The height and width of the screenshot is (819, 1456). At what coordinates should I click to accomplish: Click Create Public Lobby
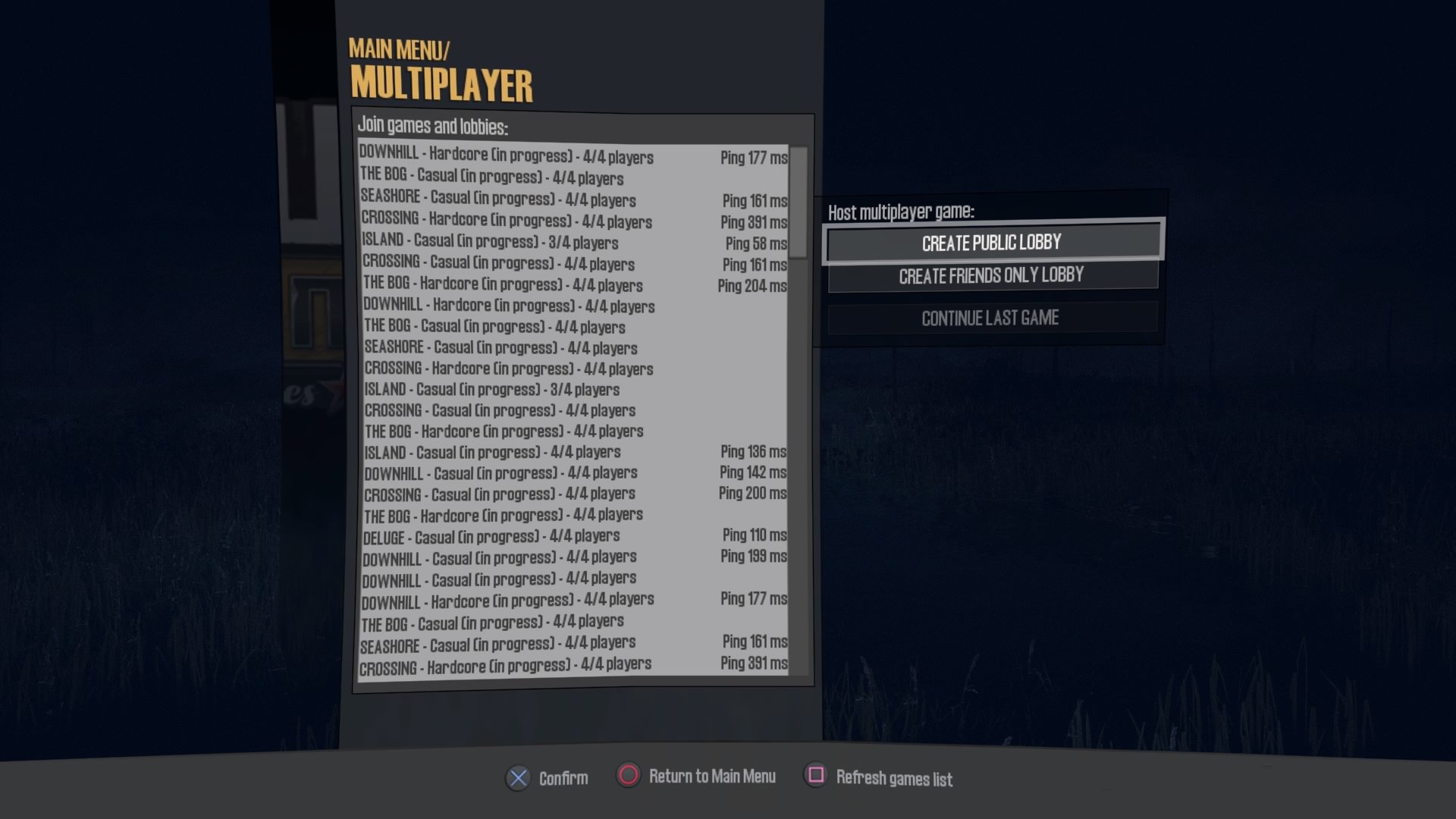(x=992, y=242)
